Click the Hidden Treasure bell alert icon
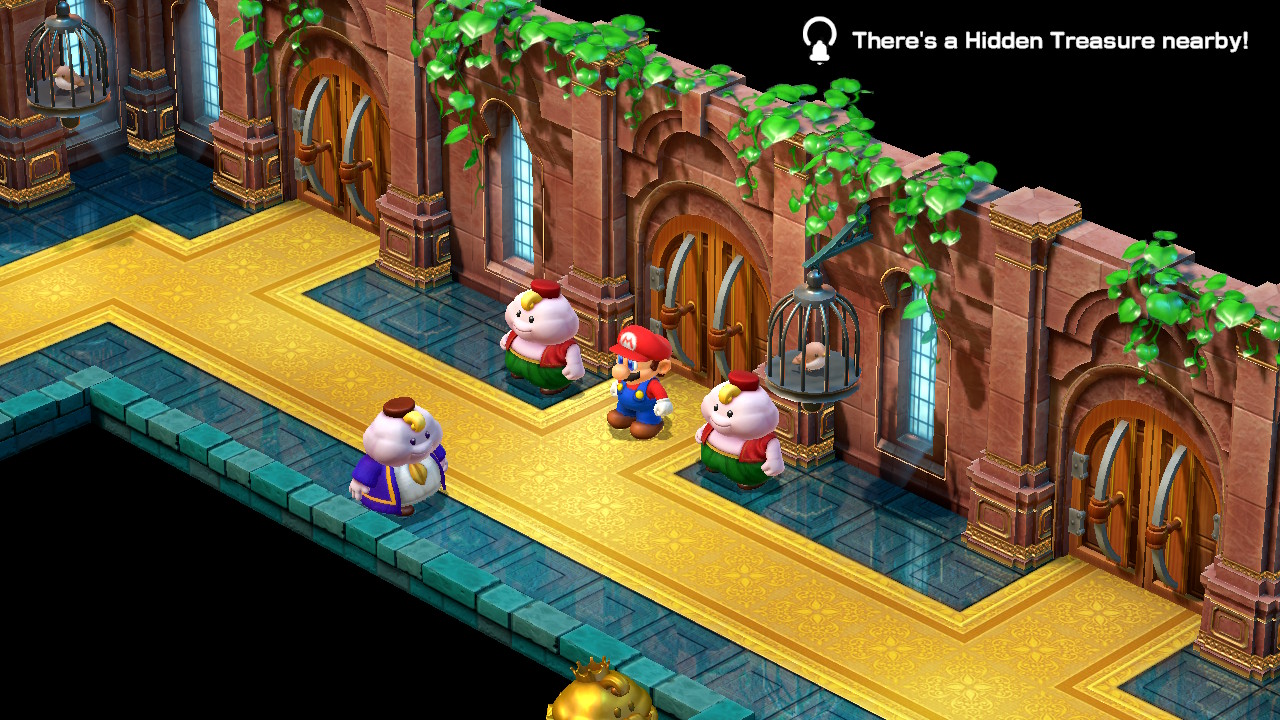The image size is (1280, 720). [x=819, y=40]
